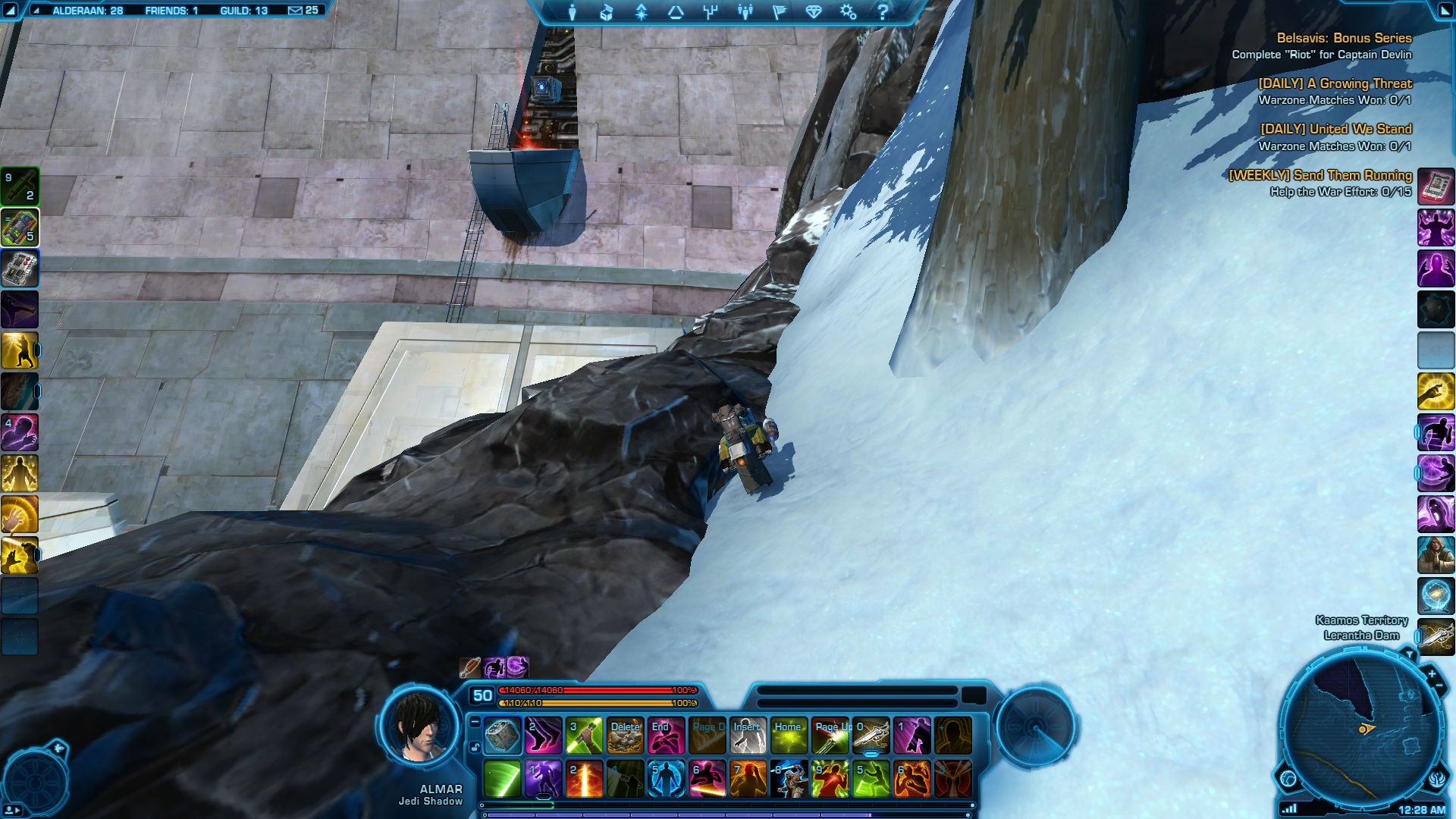Zoom in the minimap with plus button
Viewport: 1456px width, 819px height.
[x=1432, y=673]
